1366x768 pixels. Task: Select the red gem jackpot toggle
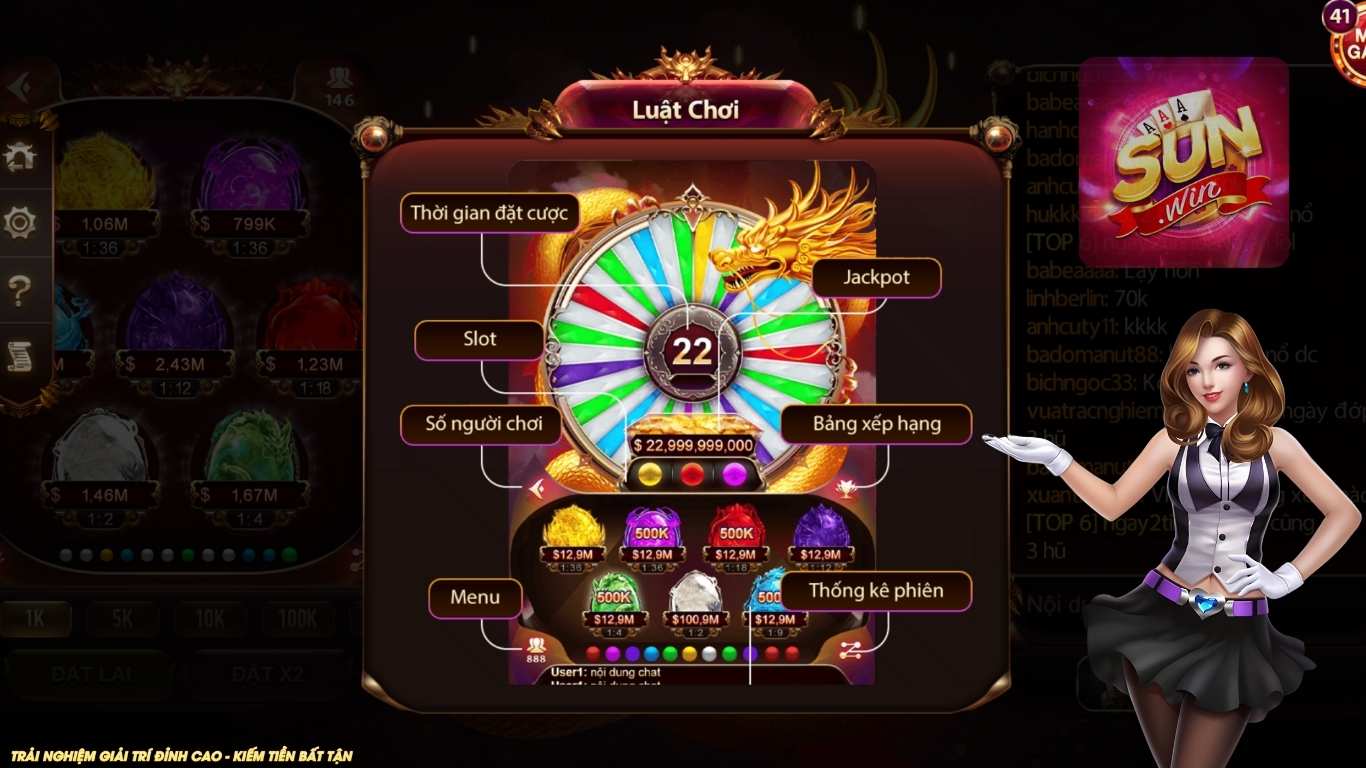[x=691, y=474]
